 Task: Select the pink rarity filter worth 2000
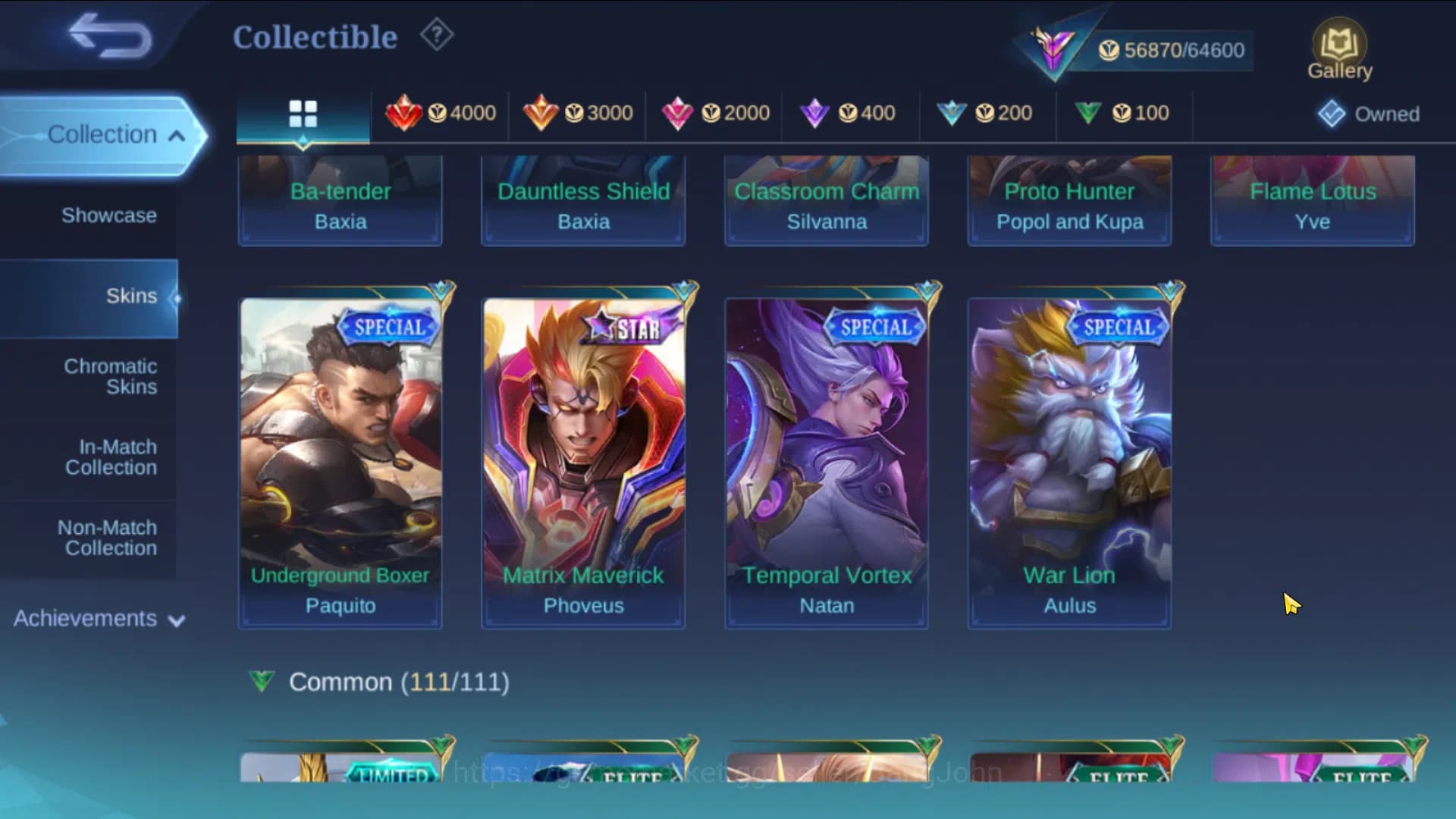714,114
